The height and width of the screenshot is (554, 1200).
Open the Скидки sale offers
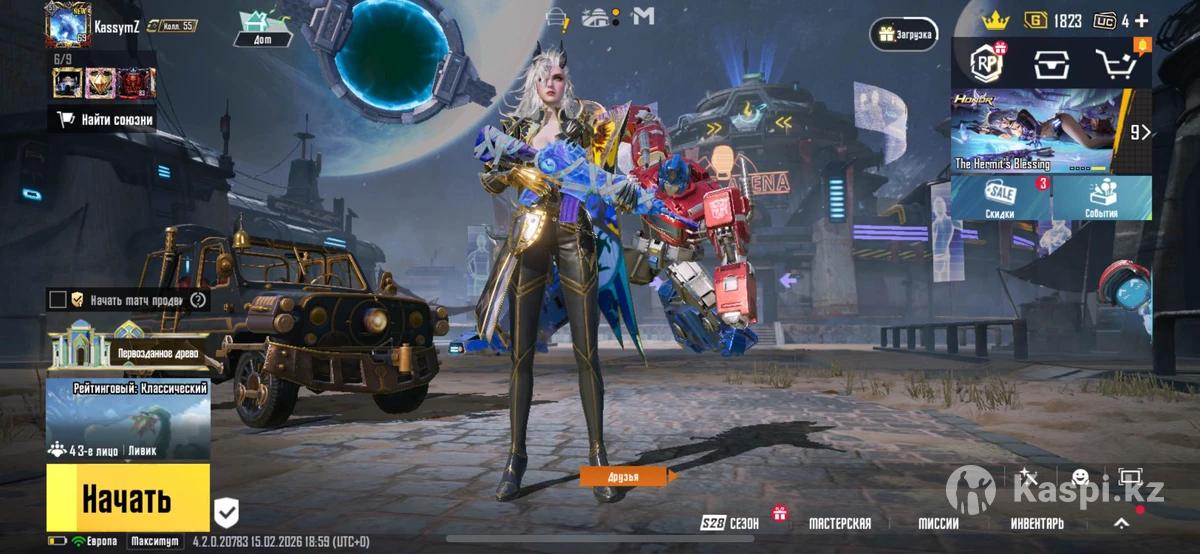(x=1000, y=198)
